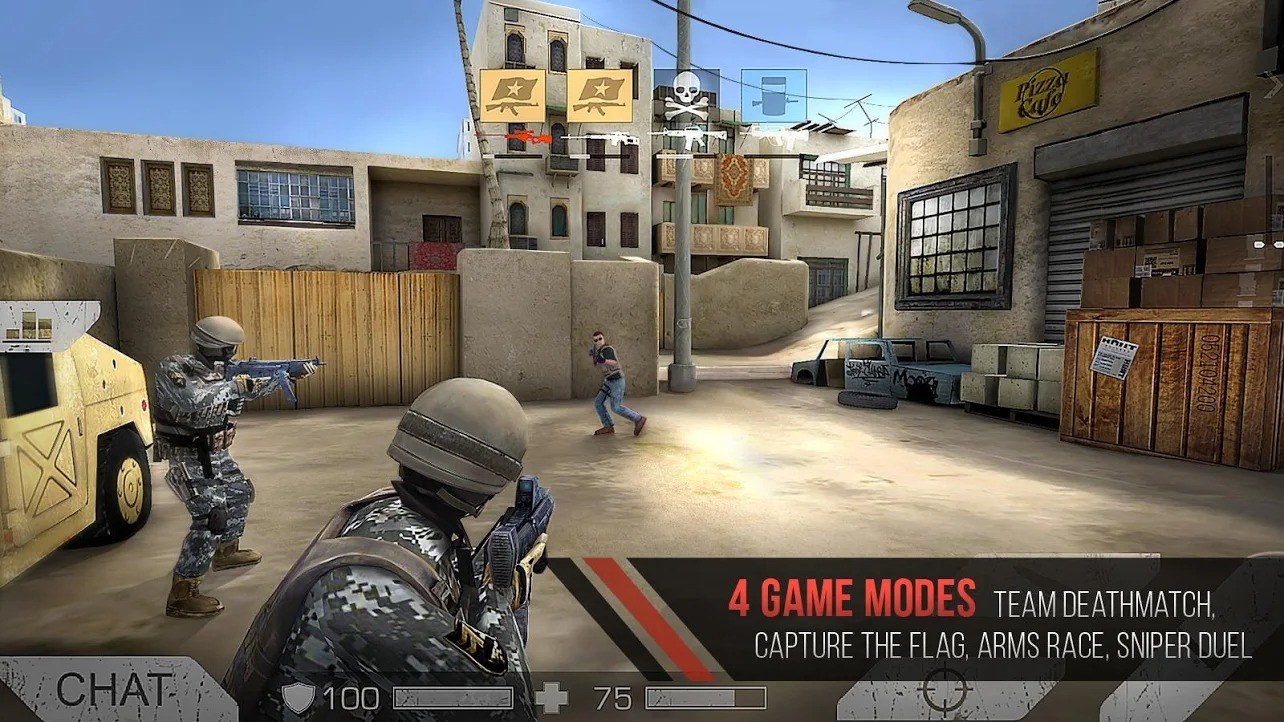The height and width of the screenshot is (722, 1284).
Task: Select the skull Team Deathmatch mode icon
Action: coord(687,93)
